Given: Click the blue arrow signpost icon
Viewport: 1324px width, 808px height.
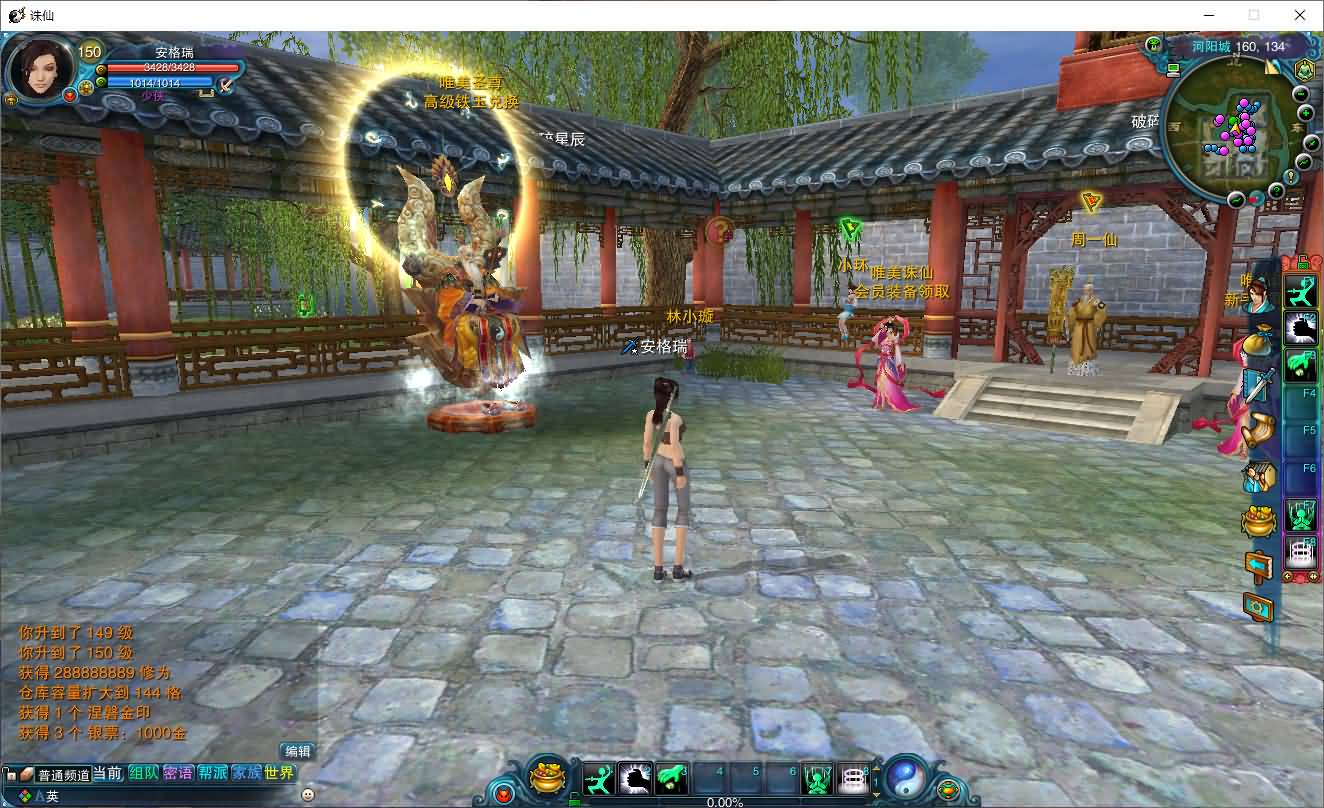Looking at the screenshot, I should pyautogui.click(x=1258, y=566).
